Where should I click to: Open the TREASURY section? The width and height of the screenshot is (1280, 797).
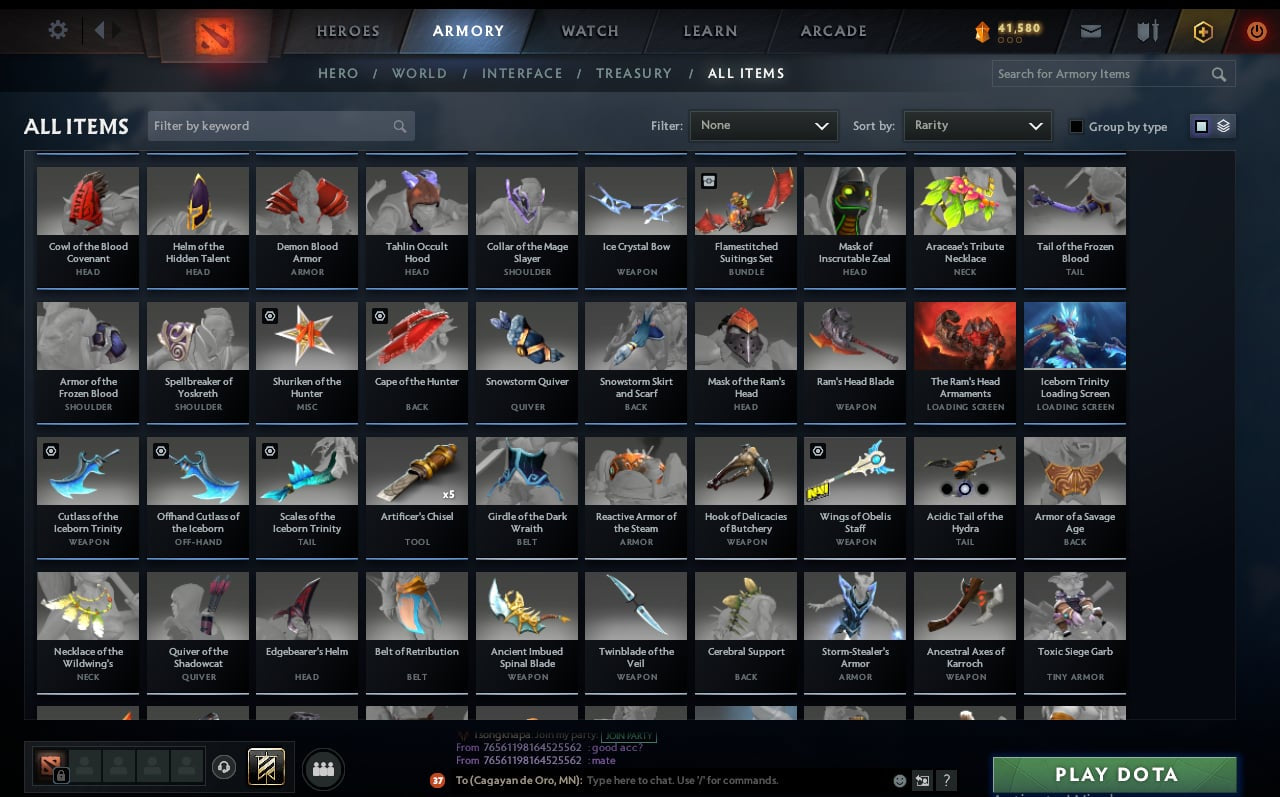[x=634, y=73]
